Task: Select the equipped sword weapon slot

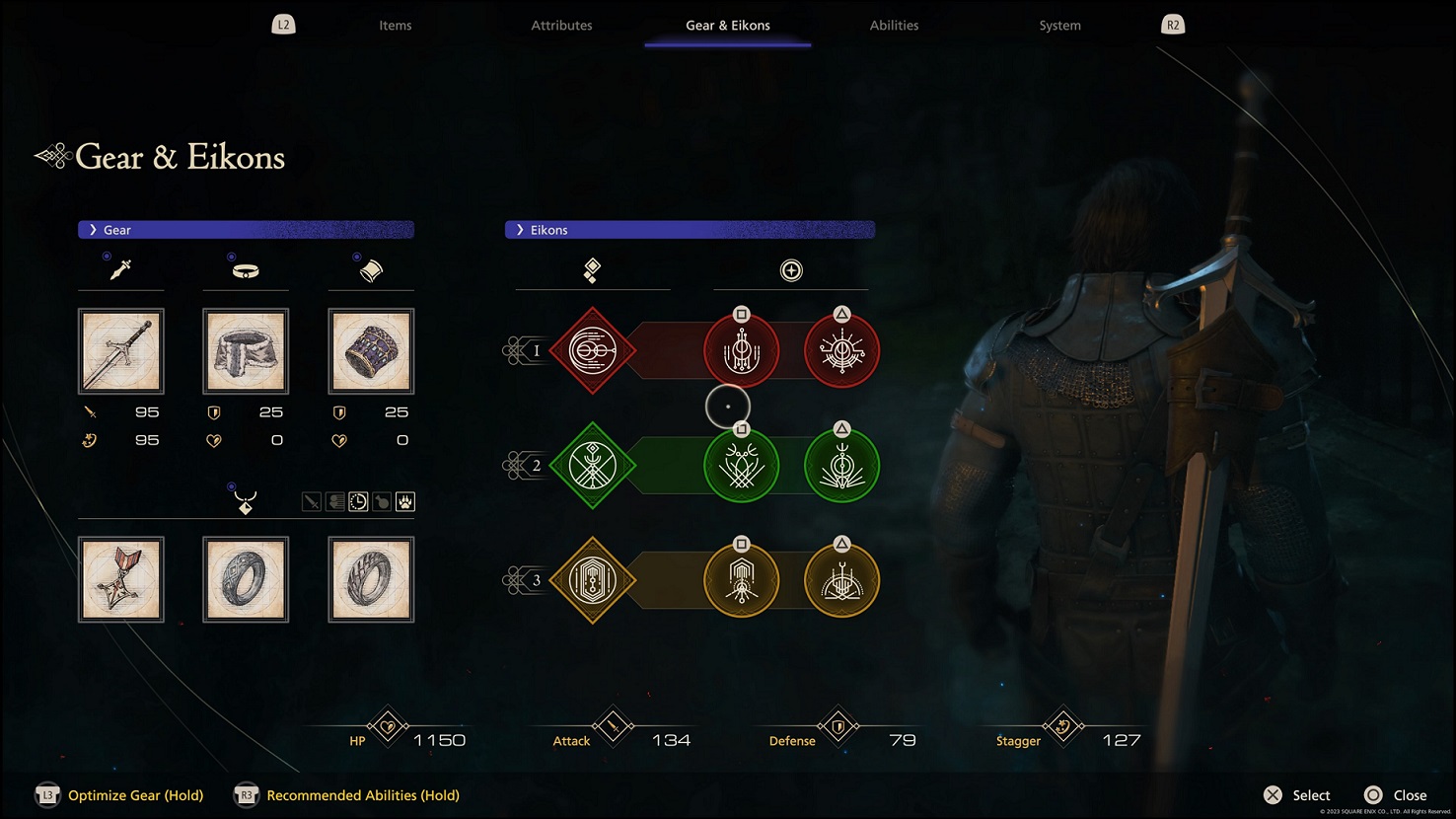Action: 120,350
